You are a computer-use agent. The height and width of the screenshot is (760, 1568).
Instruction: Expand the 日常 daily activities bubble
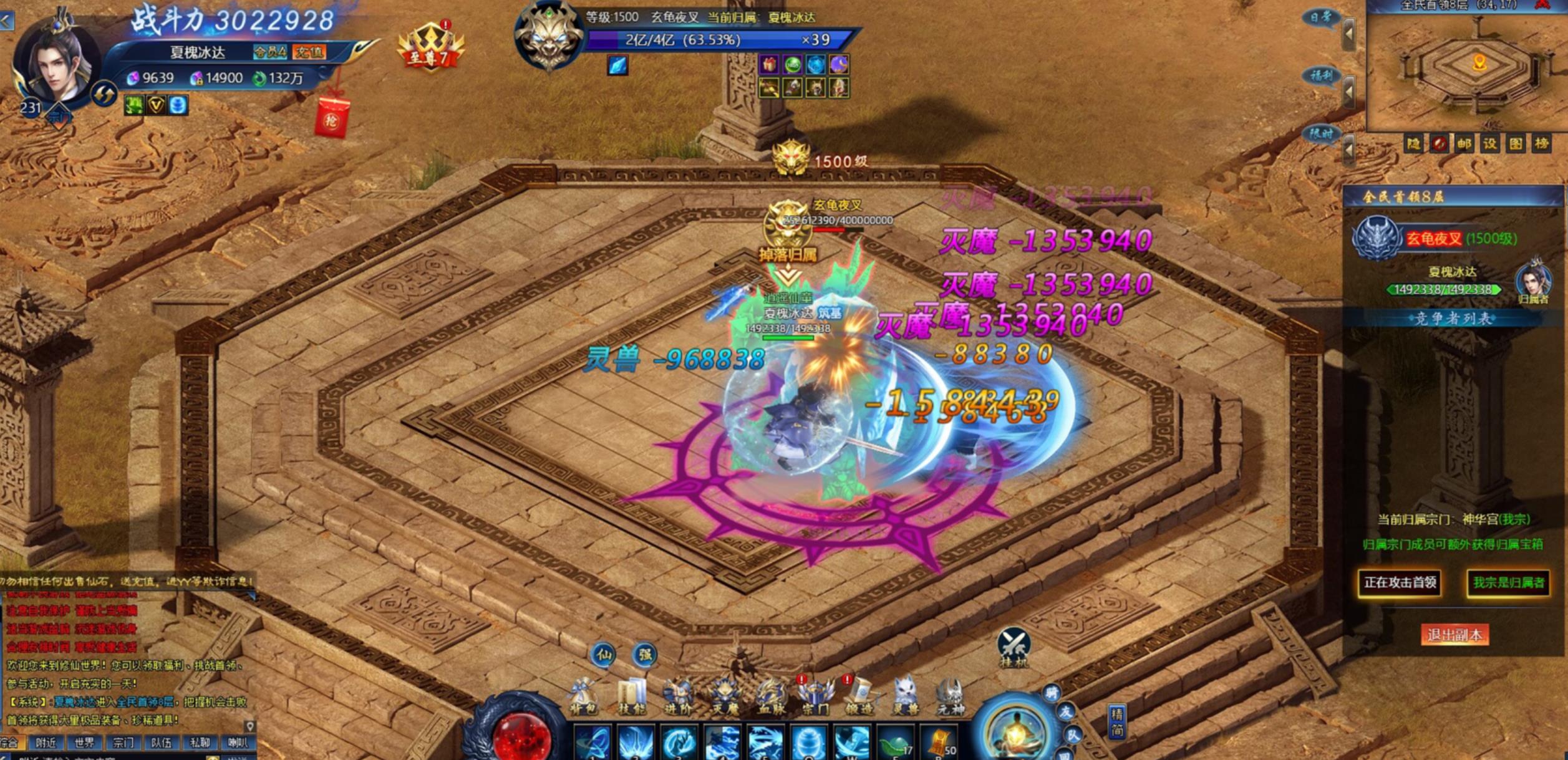coord(1320,17)
